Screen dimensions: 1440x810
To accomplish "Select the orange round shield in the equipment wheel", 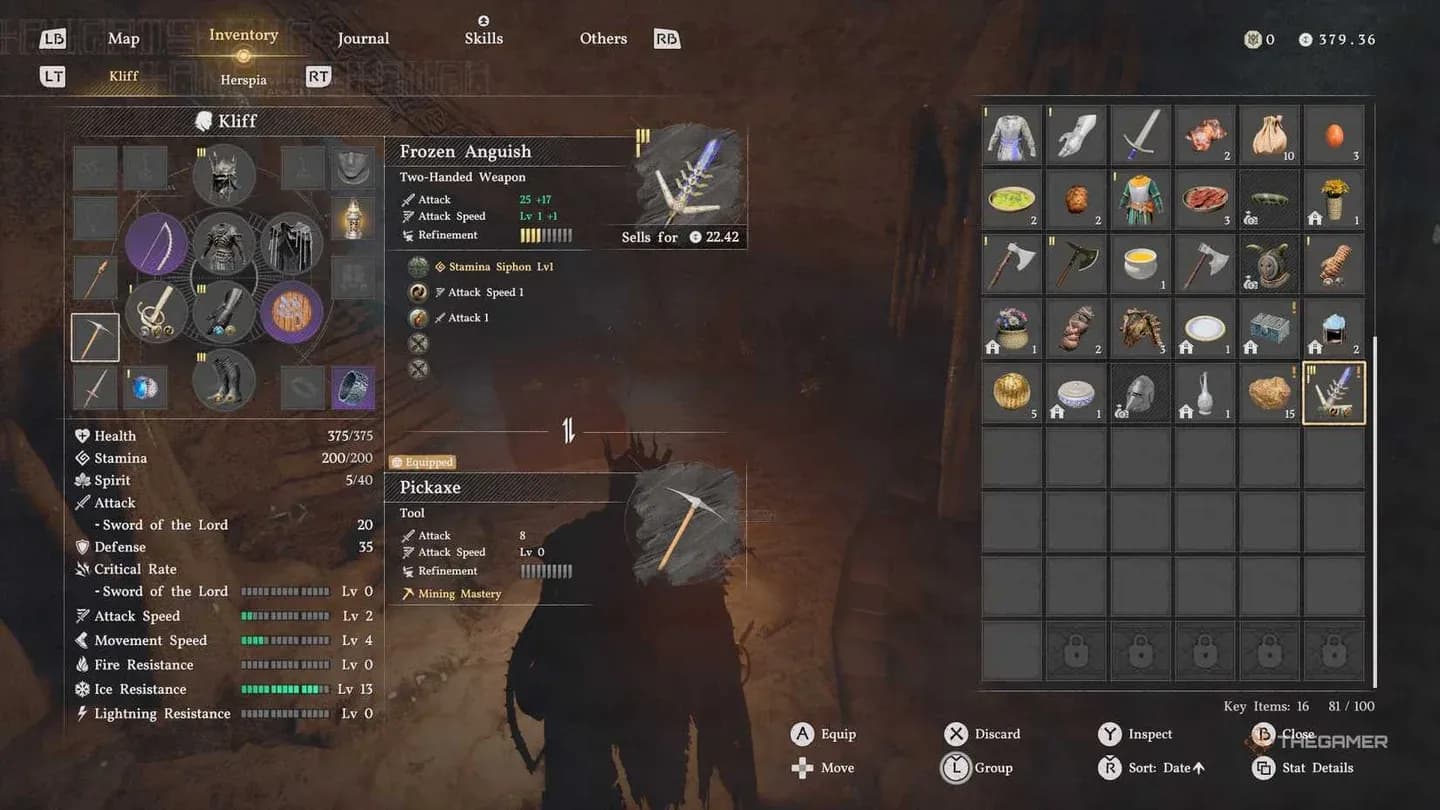I will click(291, 312).
